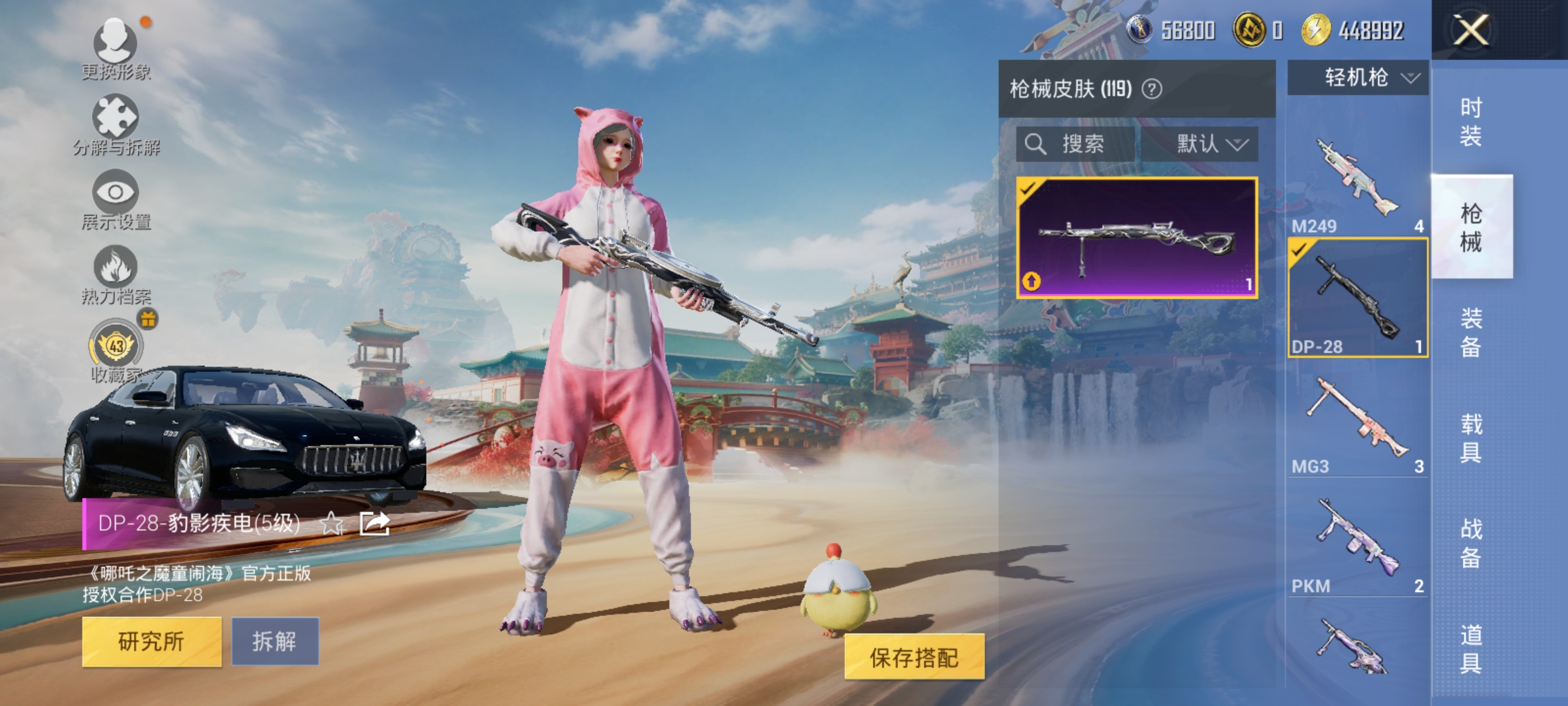Expand the 默认 sort order dropdown
This screenshot has width=1568, height=706.
coord(1206,146)
